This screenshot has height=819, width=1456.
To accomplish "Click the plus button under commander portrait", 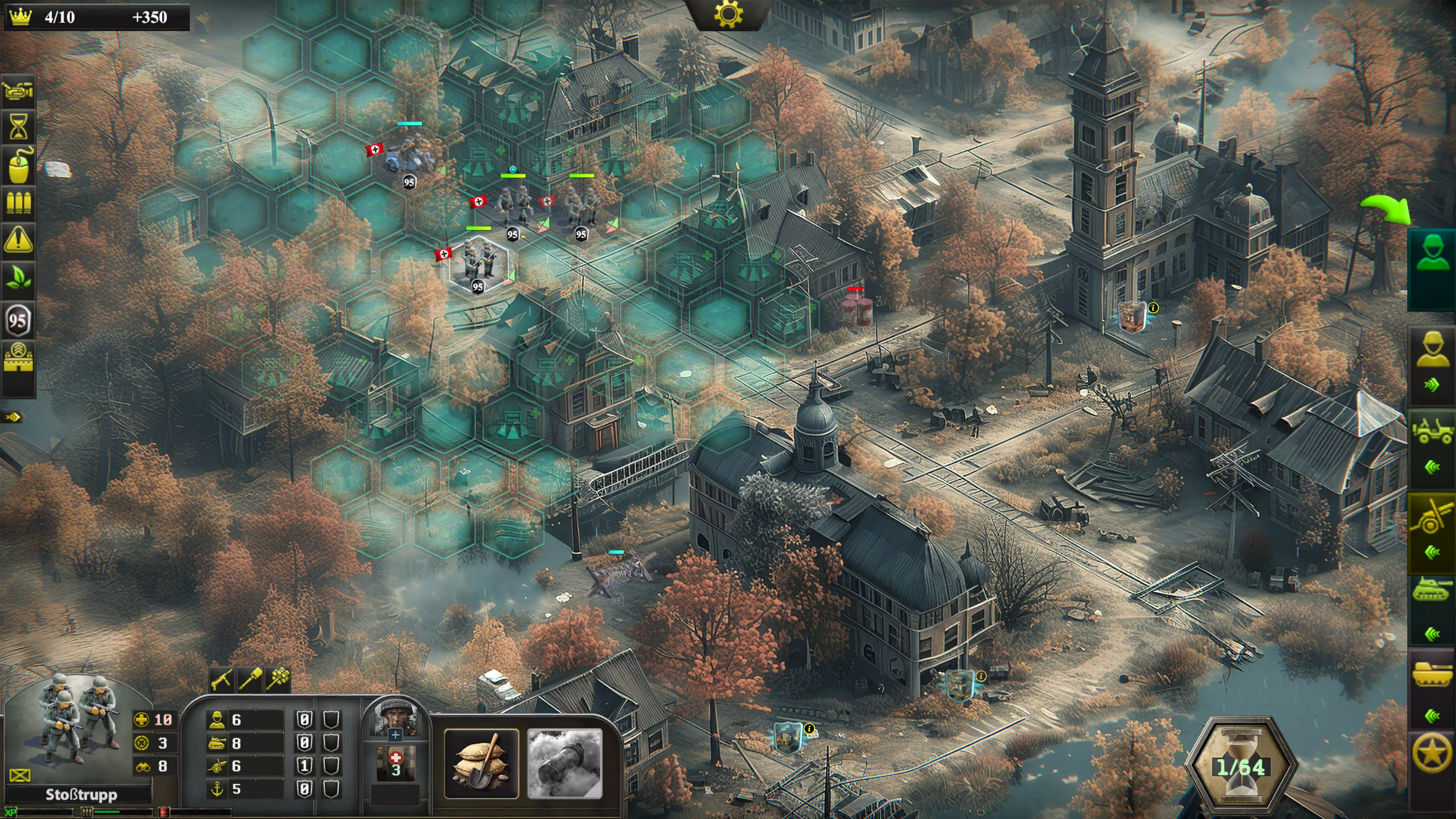I will (395, 735).
